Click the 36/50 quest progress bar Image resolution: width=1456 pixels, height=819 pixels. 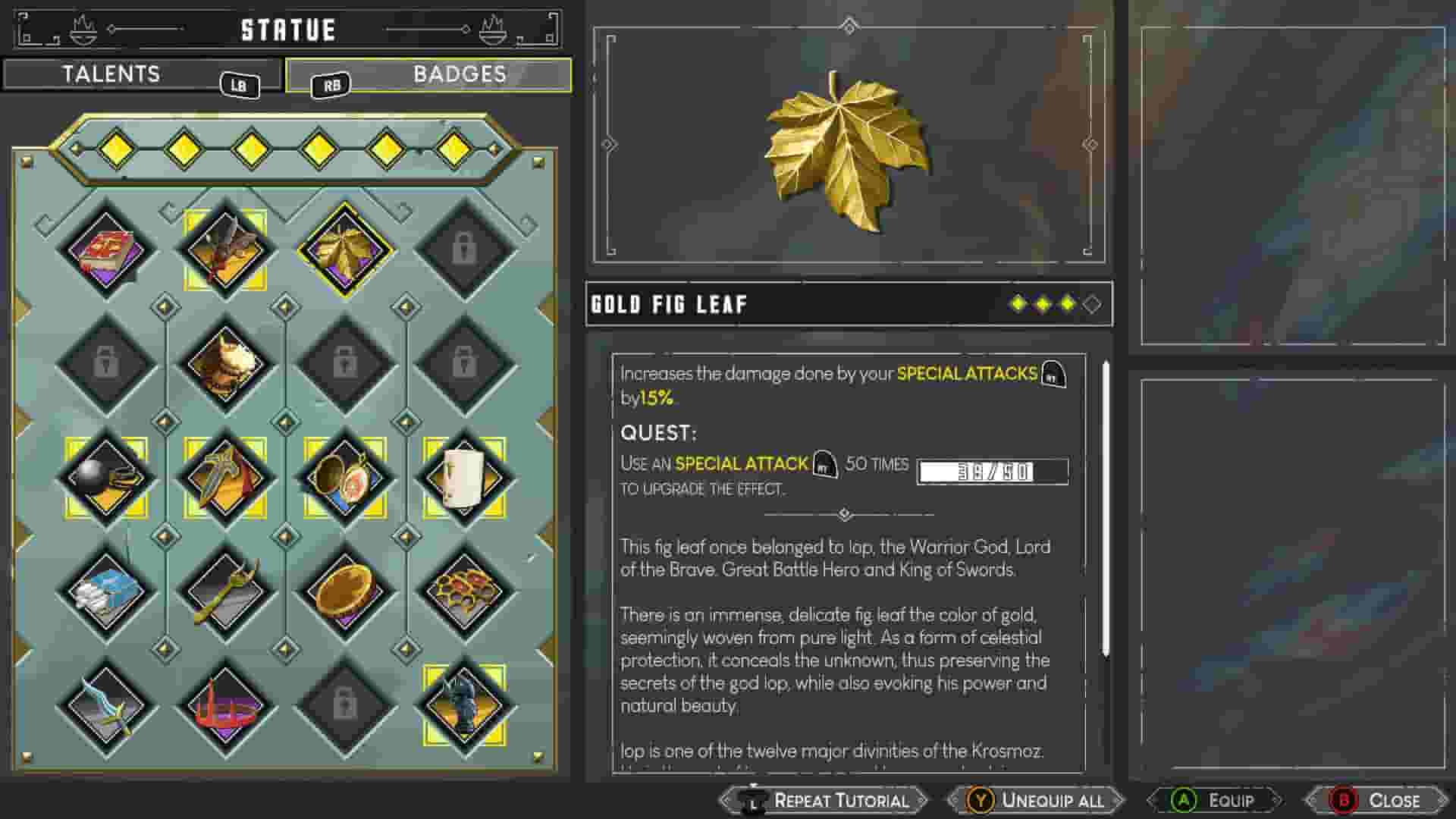(990, 470)
